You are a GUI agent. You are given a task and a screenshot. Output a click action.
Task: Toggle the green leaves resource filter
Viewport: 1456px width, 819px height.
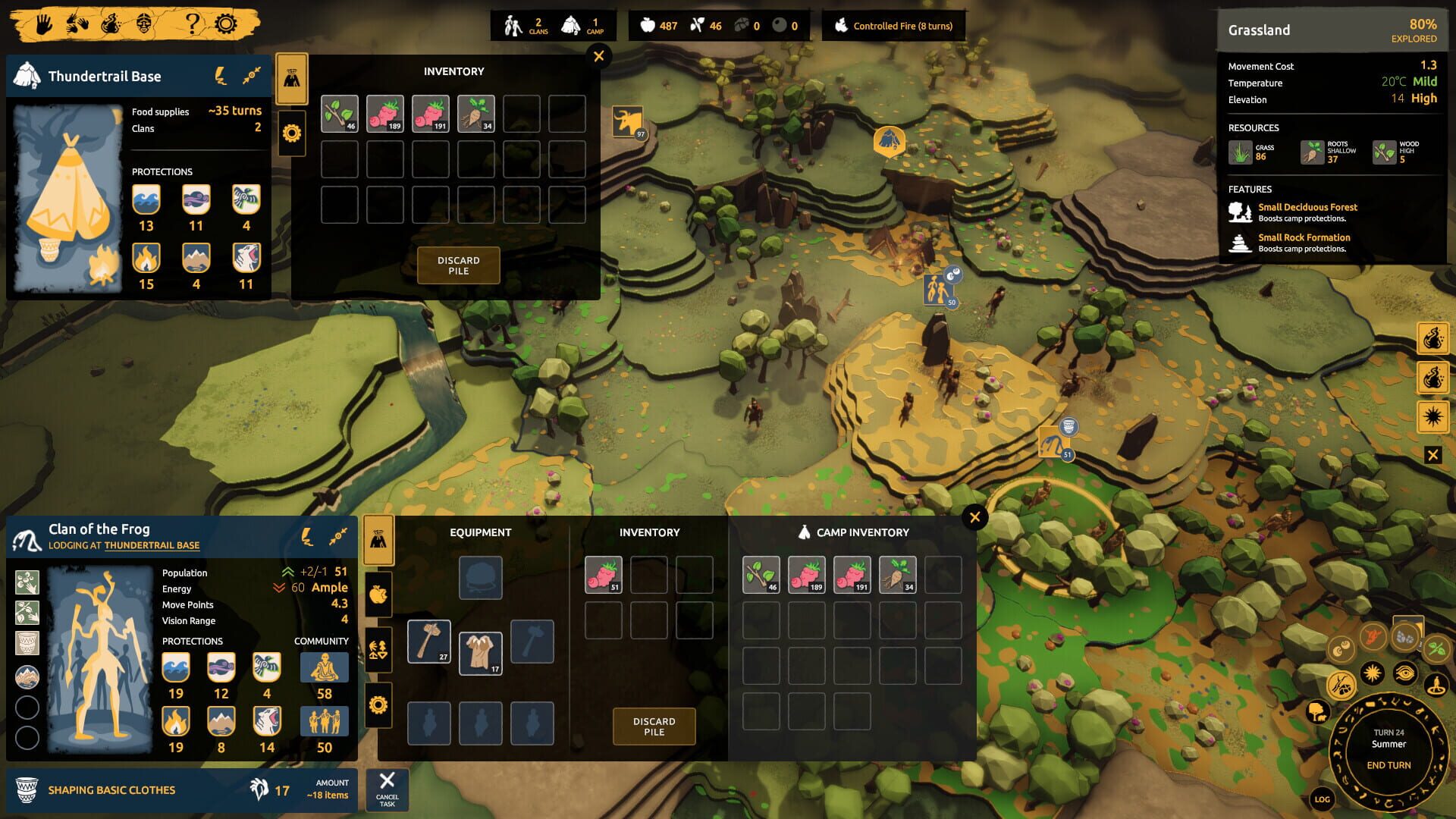[1436, 648]
